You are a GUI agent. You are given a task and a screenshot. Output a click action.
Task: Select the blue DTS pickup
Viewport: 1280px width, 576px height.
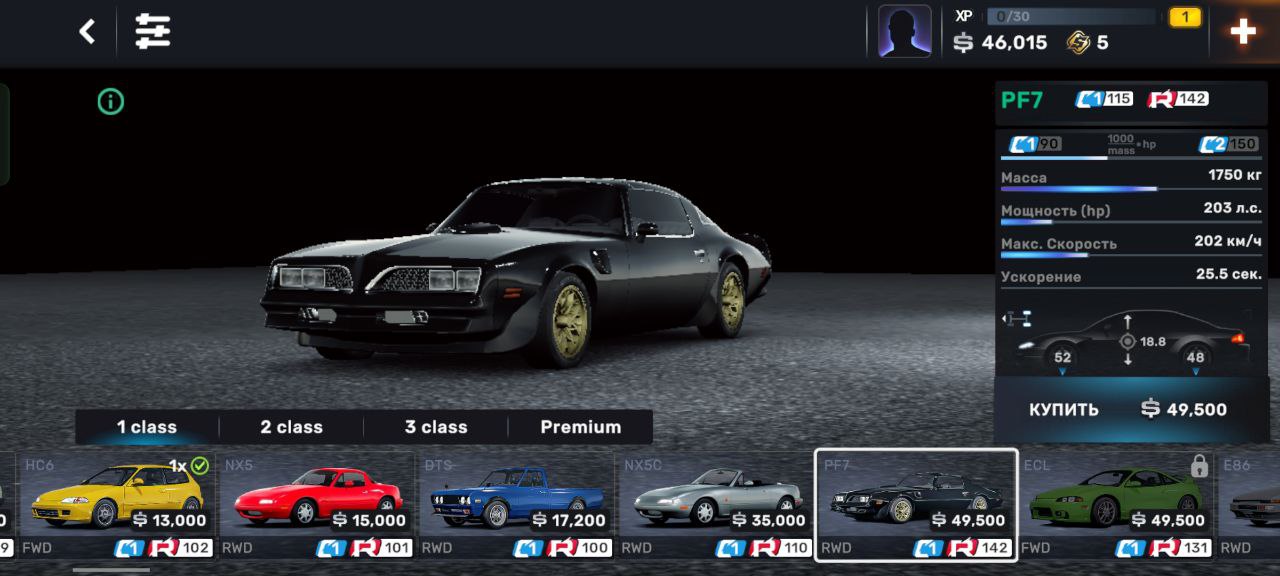tap(516, 505)
